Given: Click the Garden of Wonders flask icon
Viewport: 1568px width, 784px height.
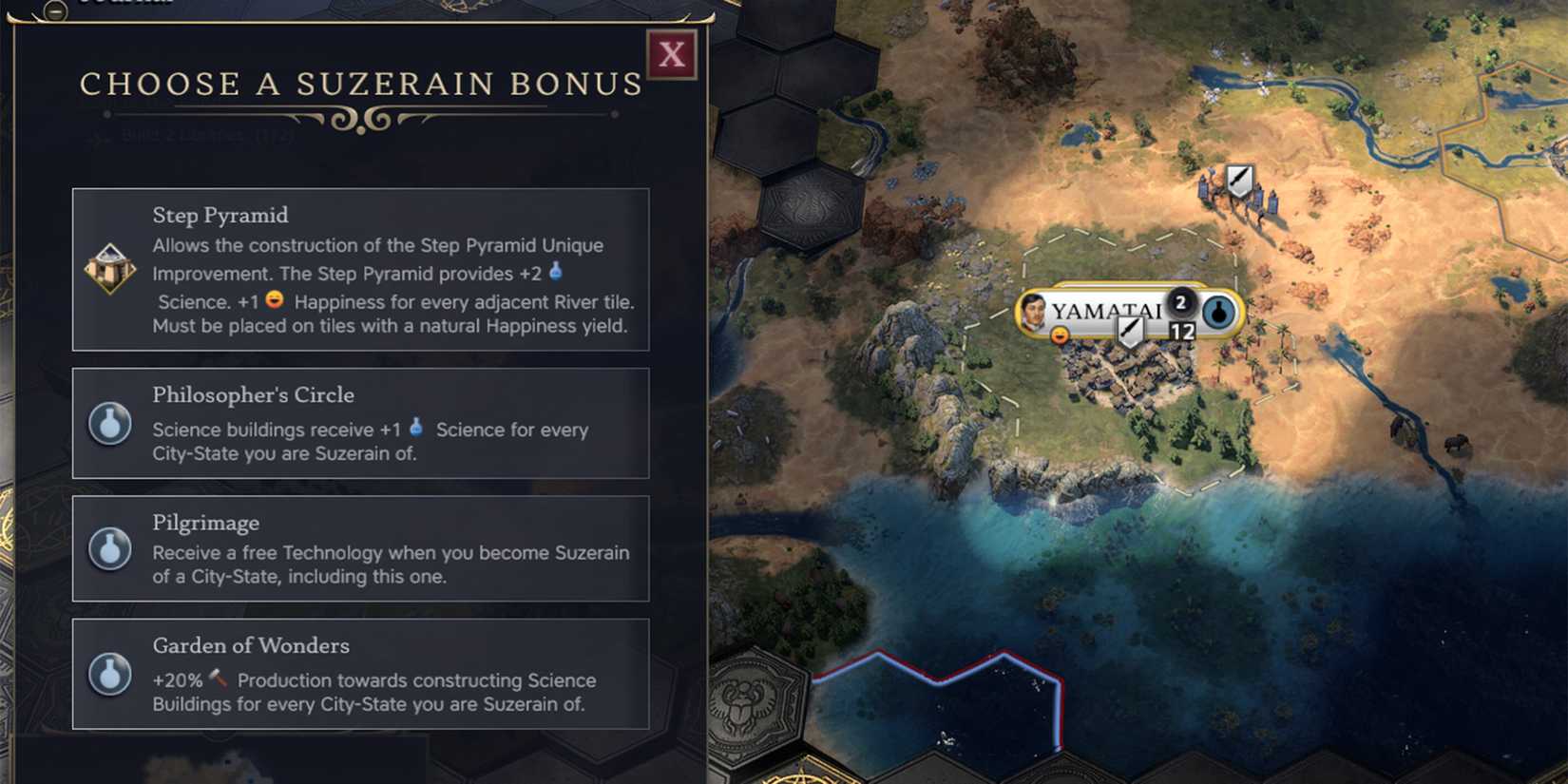Looking at the screenshot, I should click(x=109, y=677).
